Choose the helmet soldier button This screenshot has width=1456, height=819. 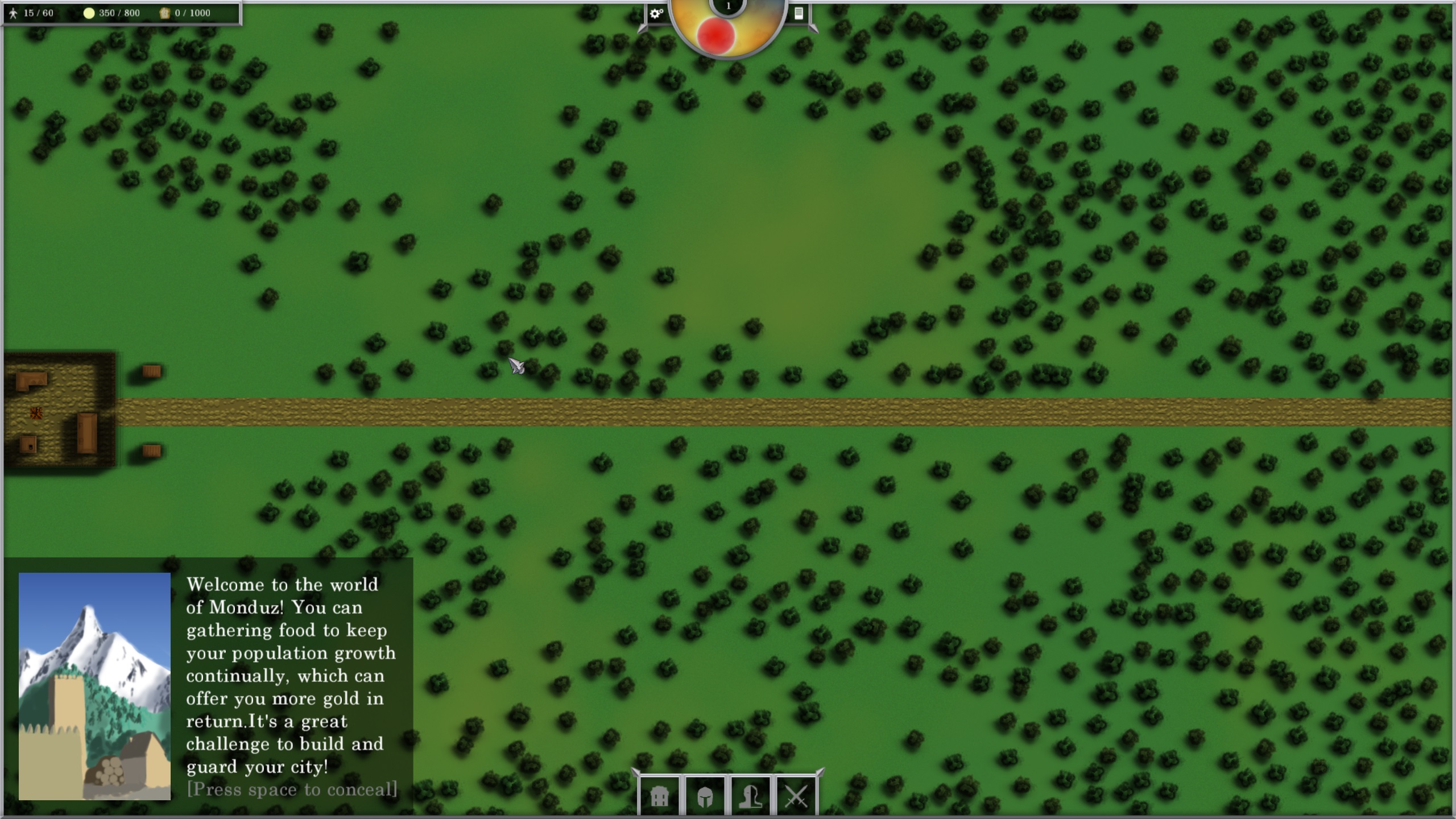[x=705, y=797]
